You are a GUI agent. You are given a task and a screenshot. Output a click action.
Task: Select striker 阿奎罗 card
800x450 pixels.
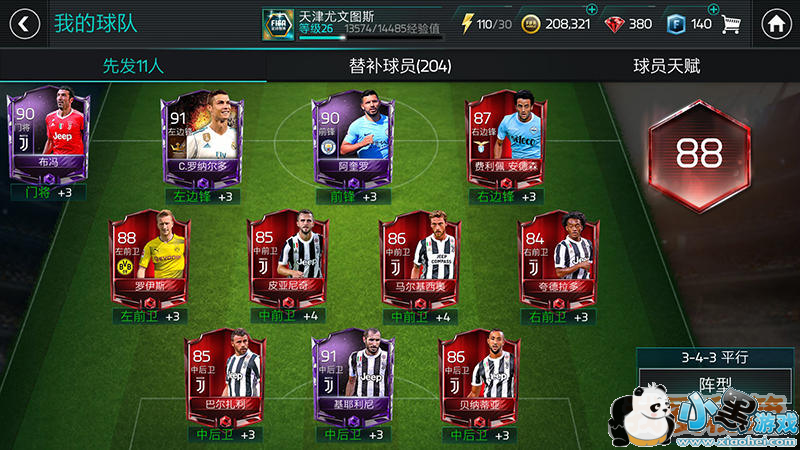coord(348,139)
